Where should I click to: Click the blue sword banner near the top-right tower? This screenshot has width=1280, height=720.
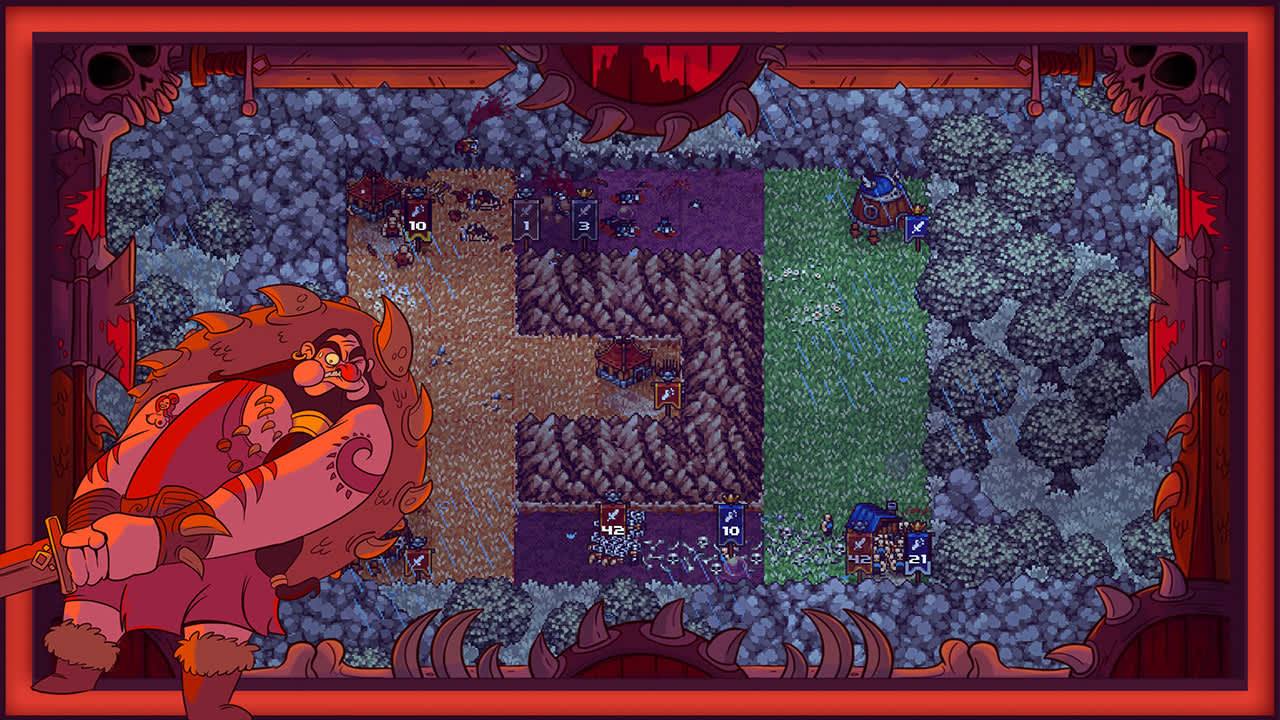tap(917, 227)
